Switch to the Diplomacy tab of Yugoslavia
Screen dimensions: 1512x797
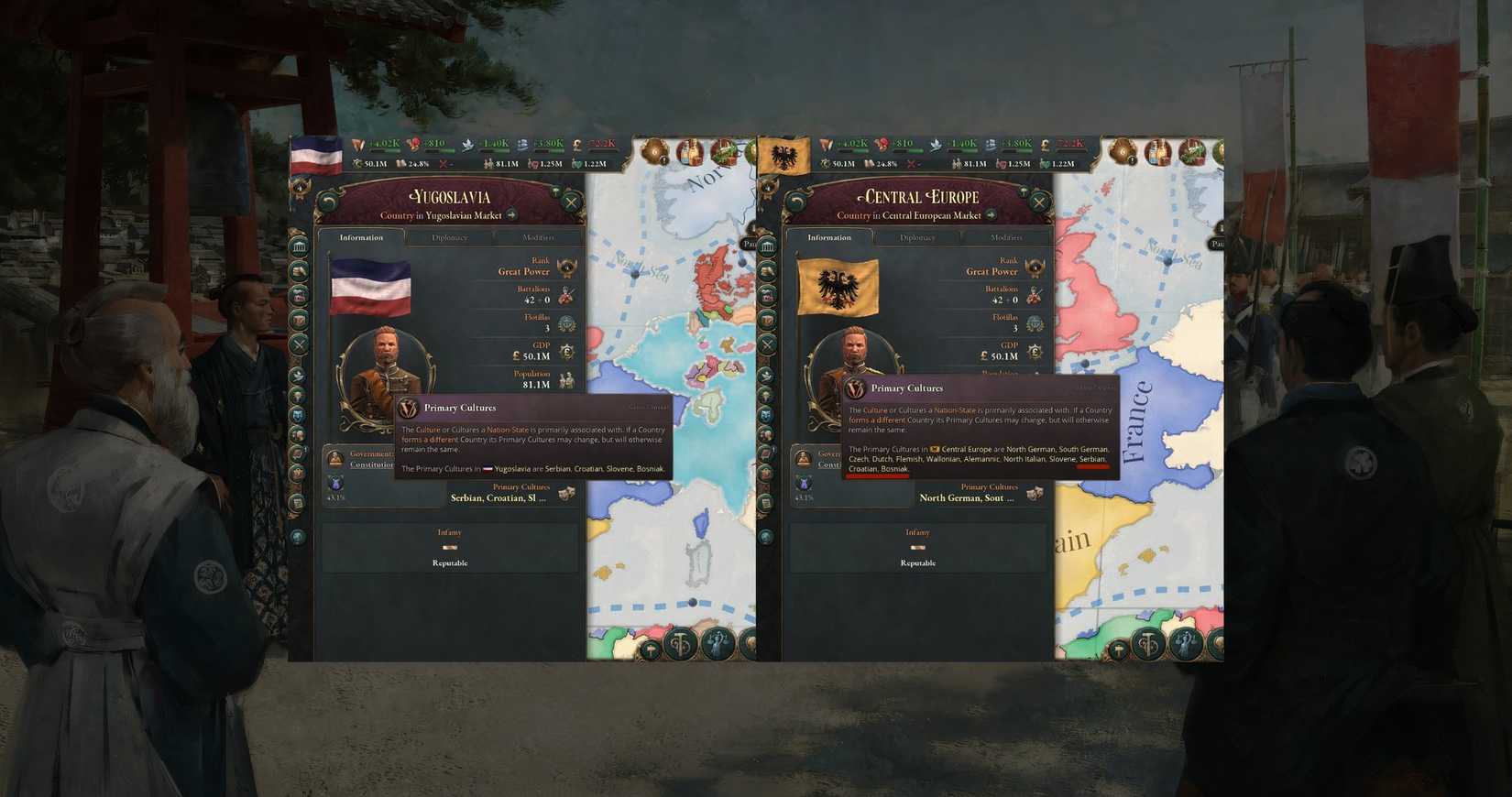tap(451, 237)
